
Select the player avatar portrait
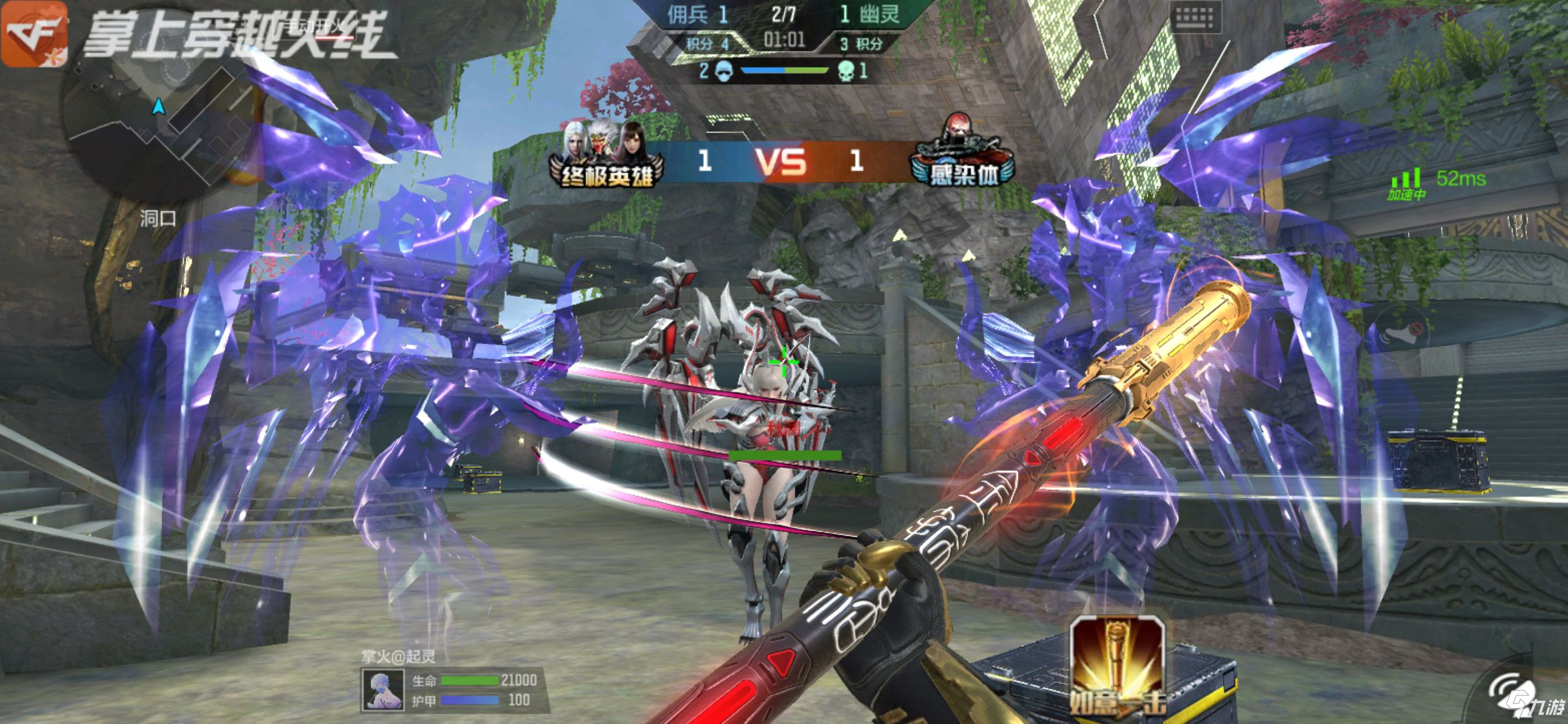tap(383, 690)
